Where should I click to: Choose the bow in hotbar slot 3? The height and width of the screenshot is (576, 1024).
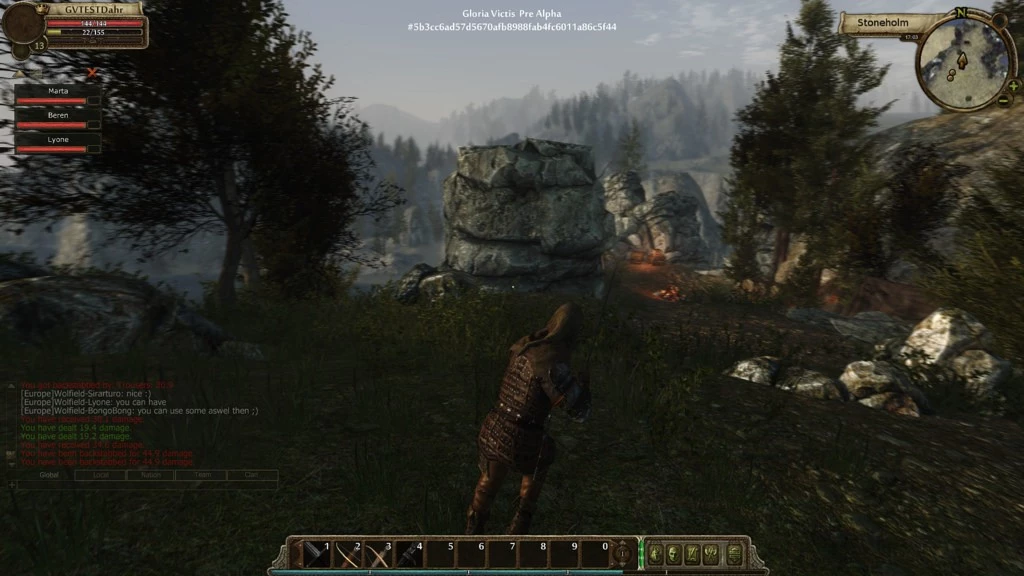point(378,553)
